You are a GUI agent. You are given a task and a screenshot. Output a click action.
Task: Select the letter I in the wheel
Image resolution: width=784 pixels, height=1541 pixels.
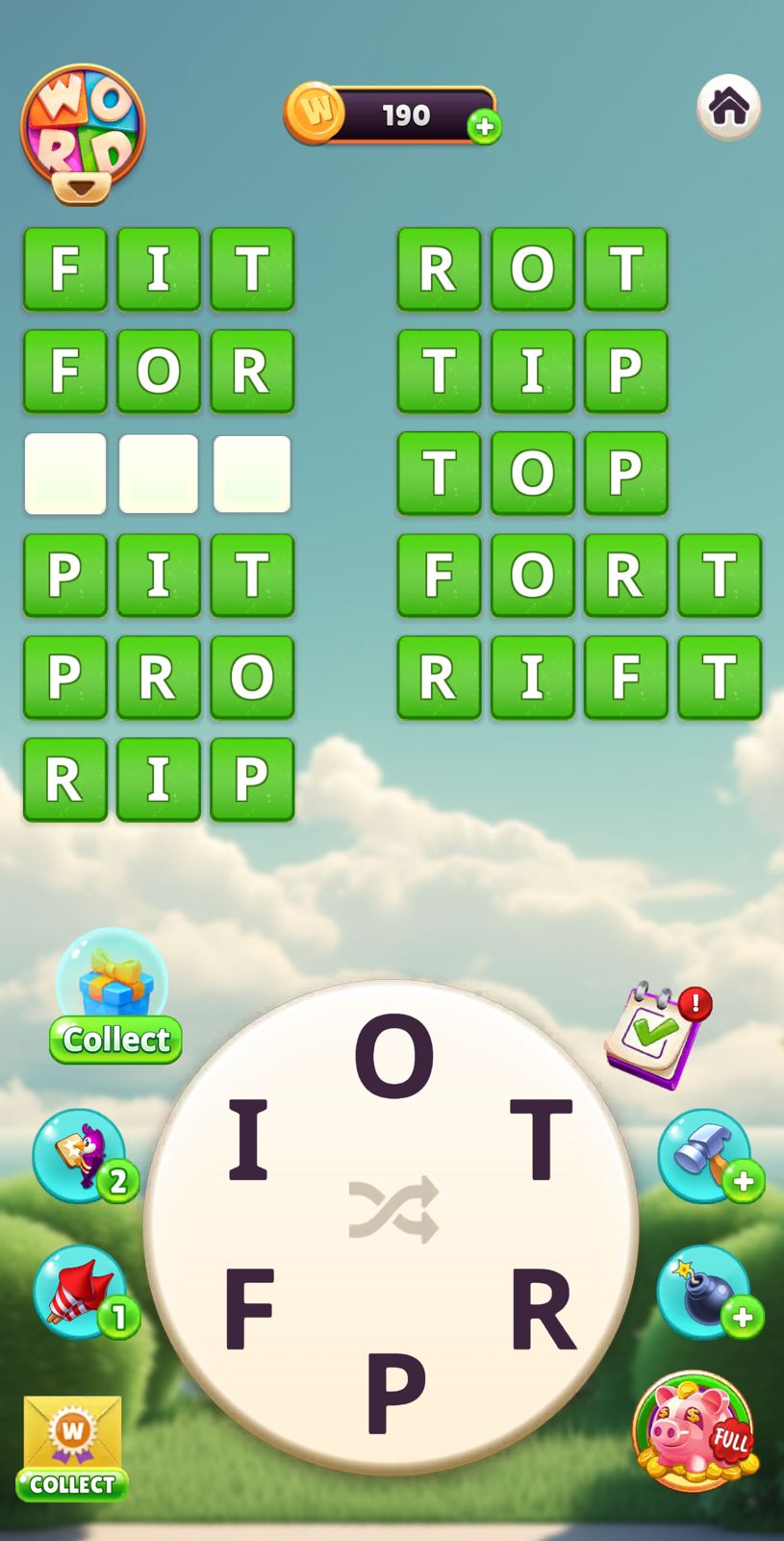coord(247,1140)
